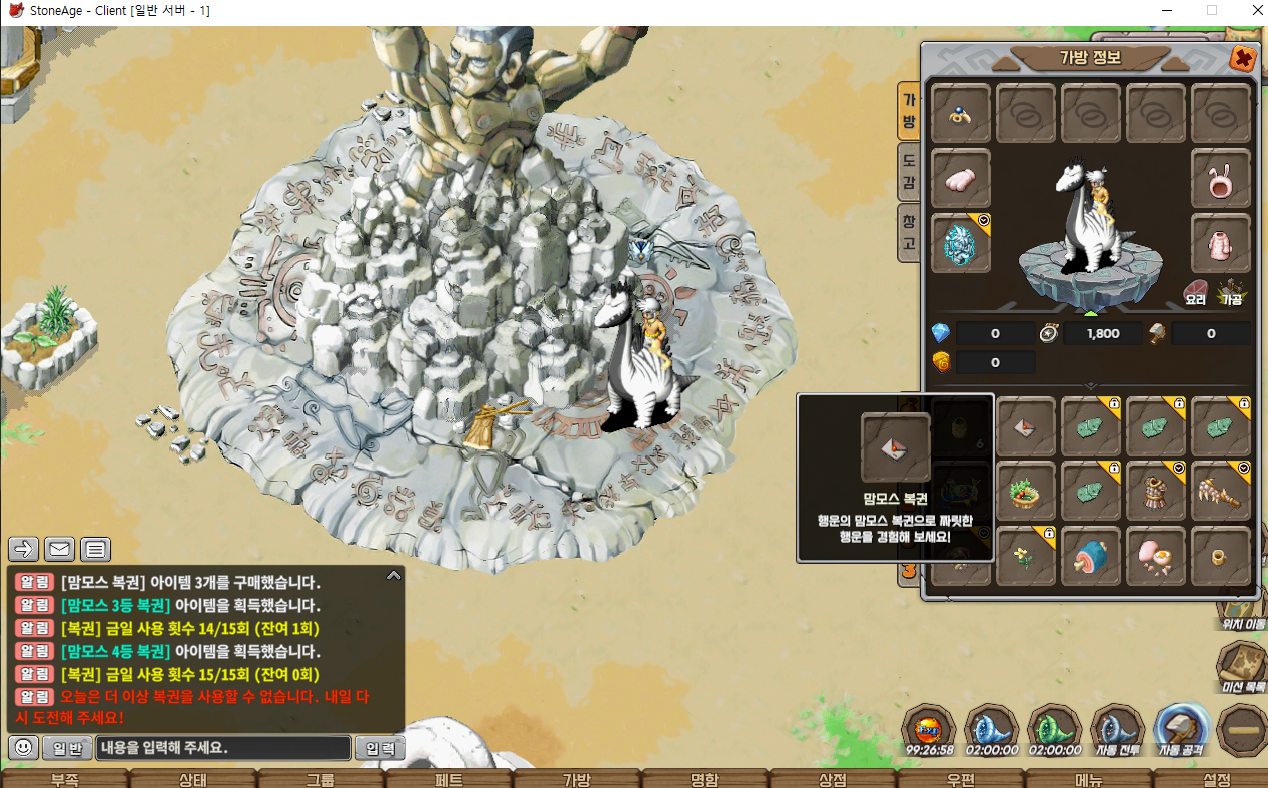
Task: Open the 창고 storage tab
Action: click(909, 231)
